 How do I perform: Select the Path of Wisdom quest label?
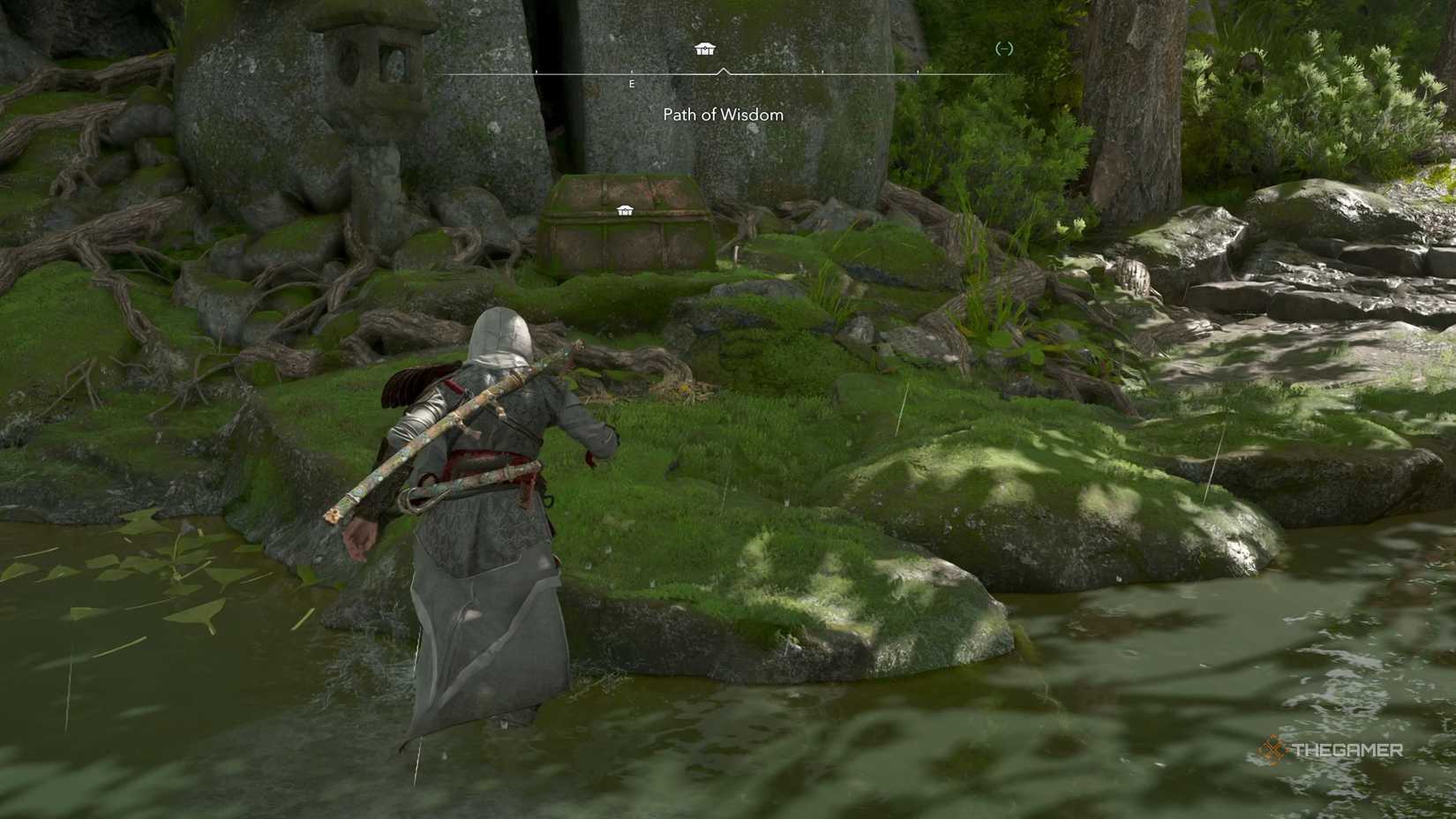tap(722, 115)
